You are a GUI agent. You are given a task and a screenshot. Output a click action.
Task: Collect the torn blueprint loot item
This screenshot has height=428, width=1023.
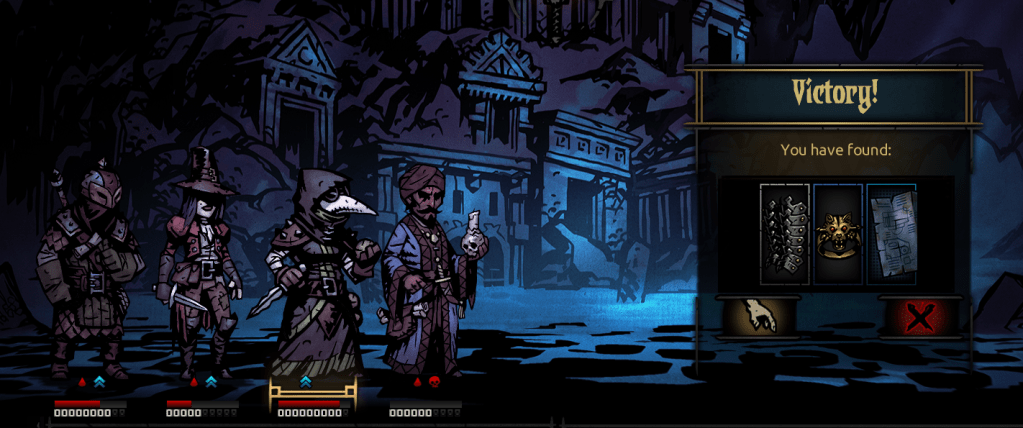point(891,233)
